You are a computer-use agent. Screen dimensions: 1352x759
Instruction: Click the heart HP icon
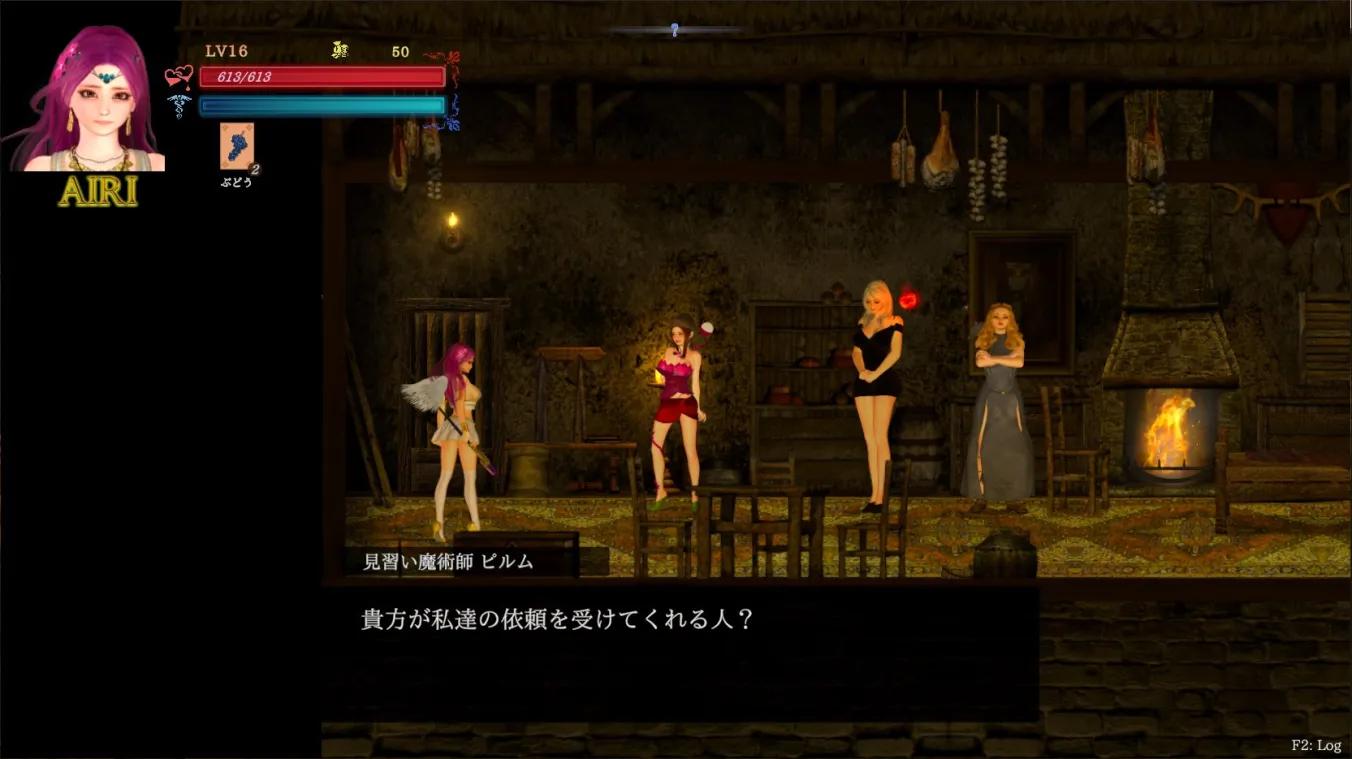pyautogui.click(x=178, y=75)
